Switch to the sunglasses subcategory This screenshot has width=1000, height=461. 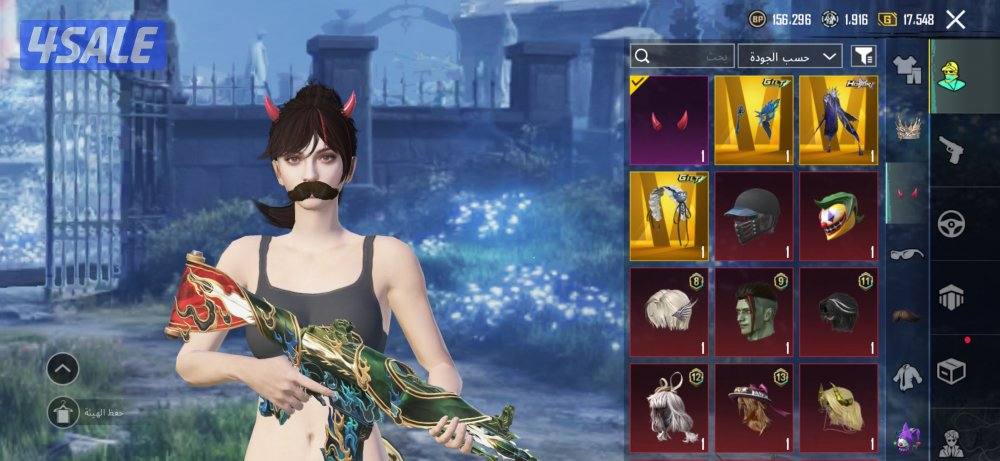907,253
